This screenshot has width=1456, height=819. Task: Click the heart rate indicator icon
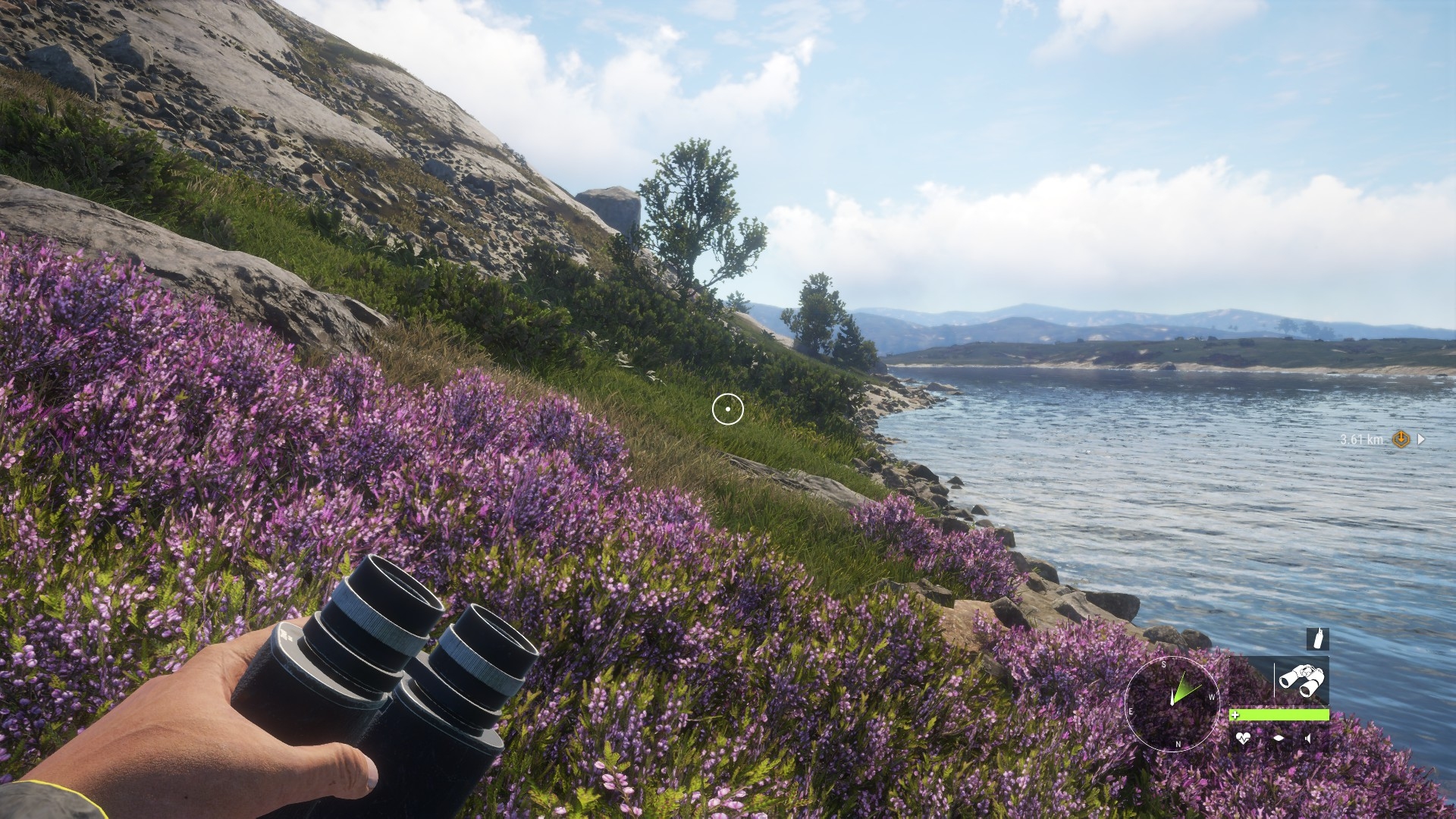click(x=1243, y=738)
